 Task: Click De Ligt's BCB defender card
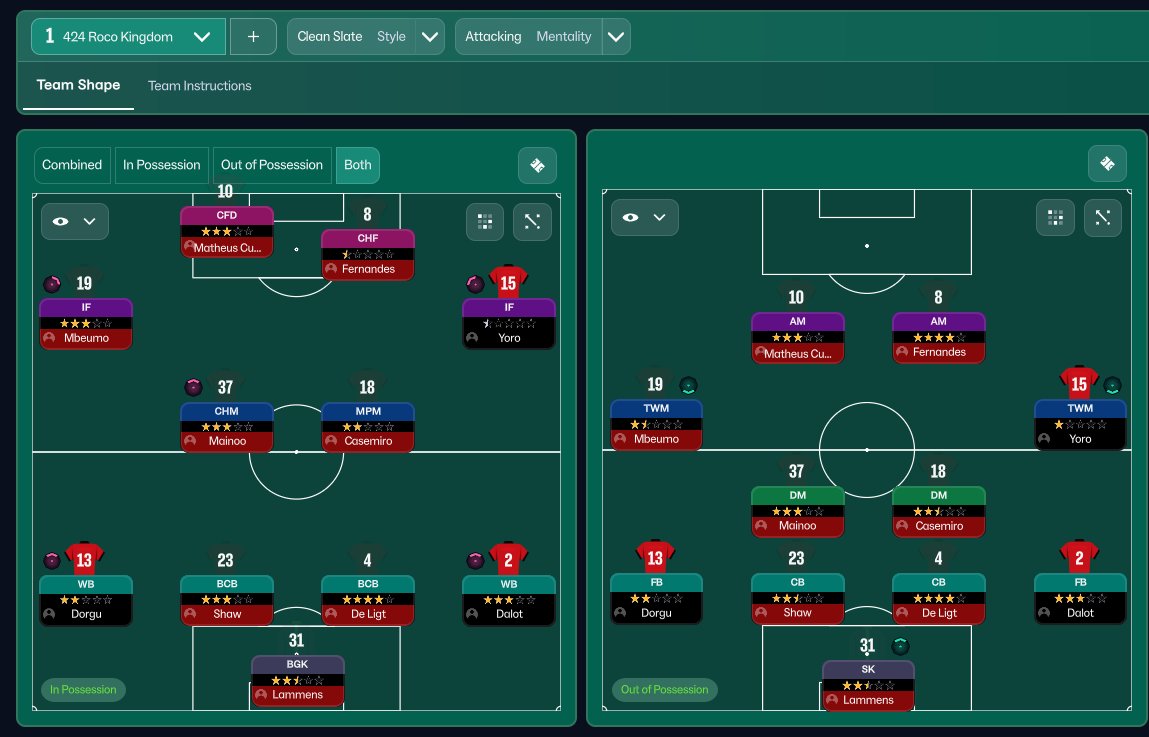click(x=367, y=598)
